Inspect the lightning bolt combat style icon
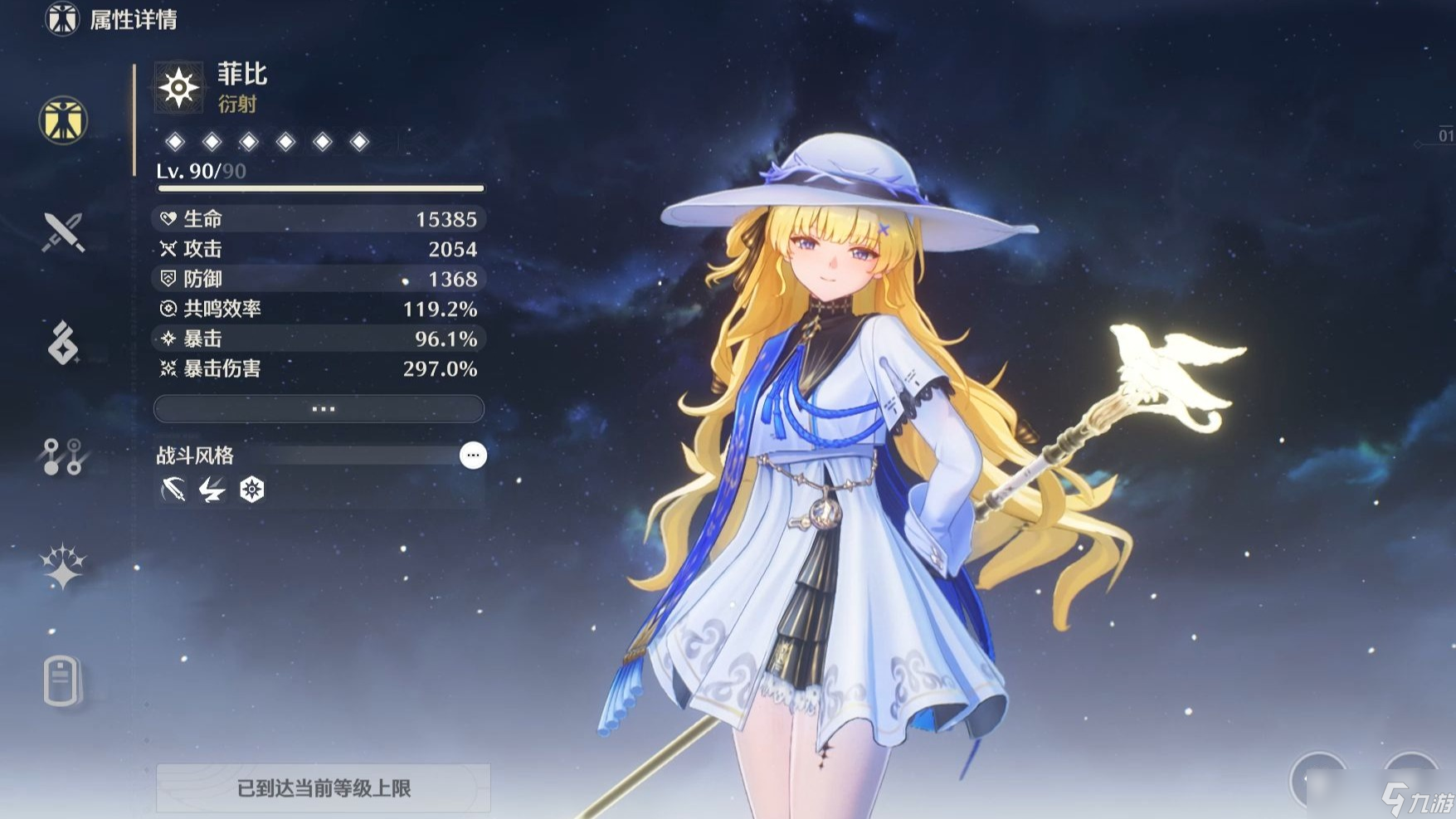1456x819 pixels. 212,490
